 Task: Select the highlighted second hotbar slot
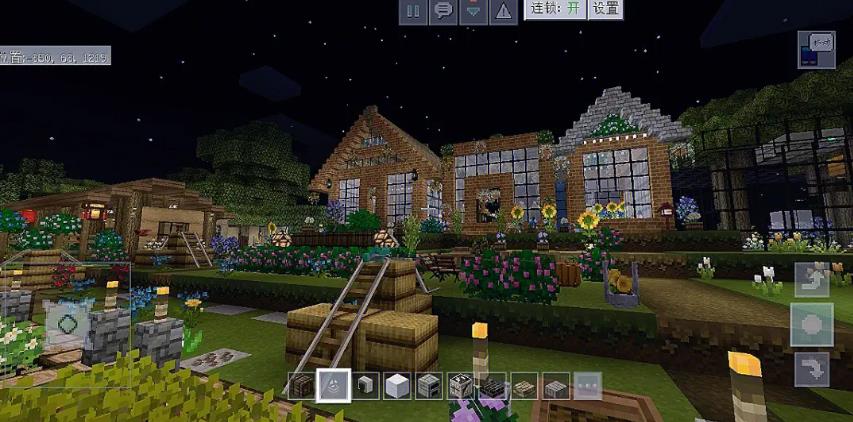point(333,385)
